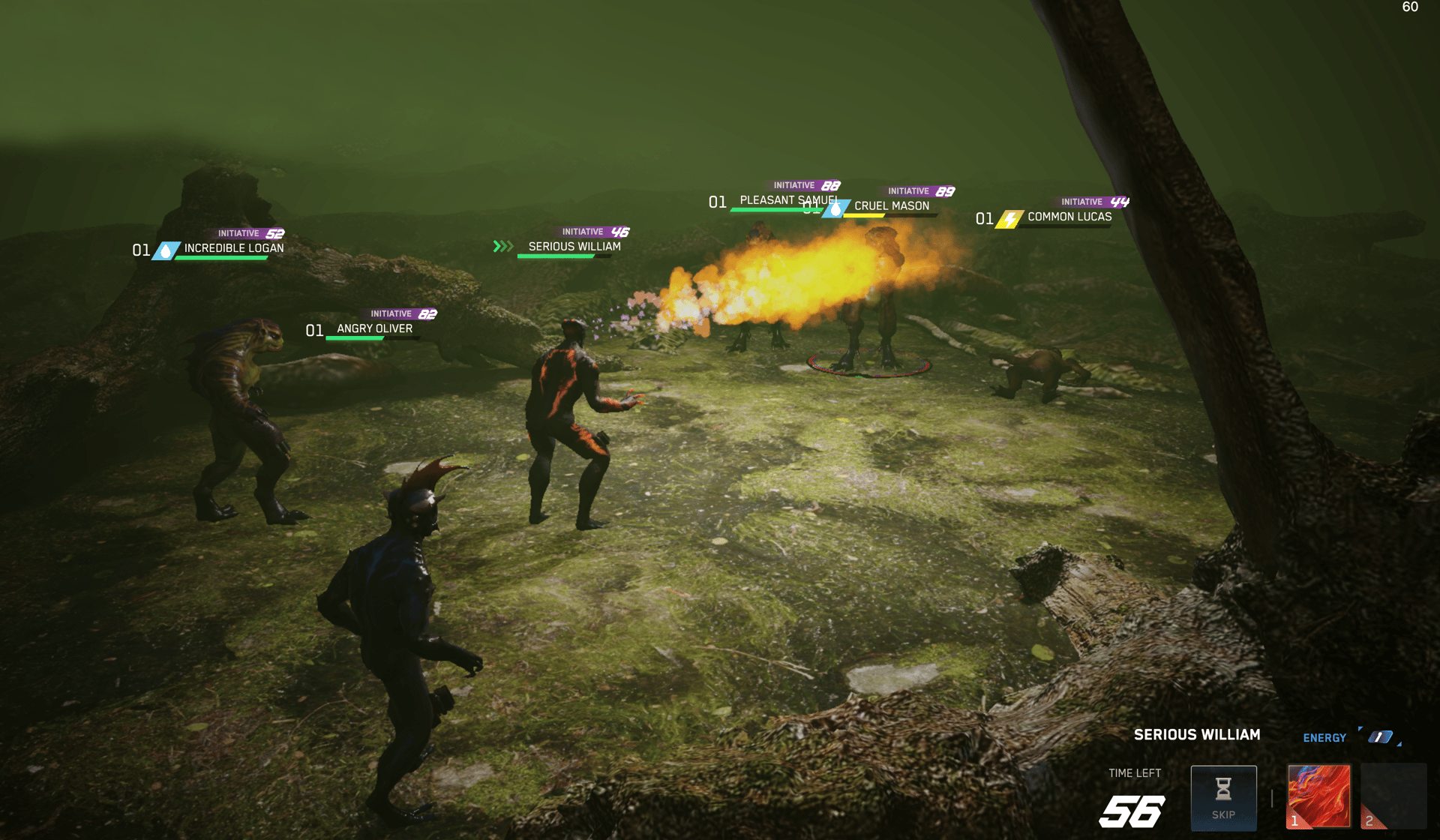Click the ENERGY label near Serious William's name
This screenshot has height=840, width=1440.
click(x=1324, y=738)
